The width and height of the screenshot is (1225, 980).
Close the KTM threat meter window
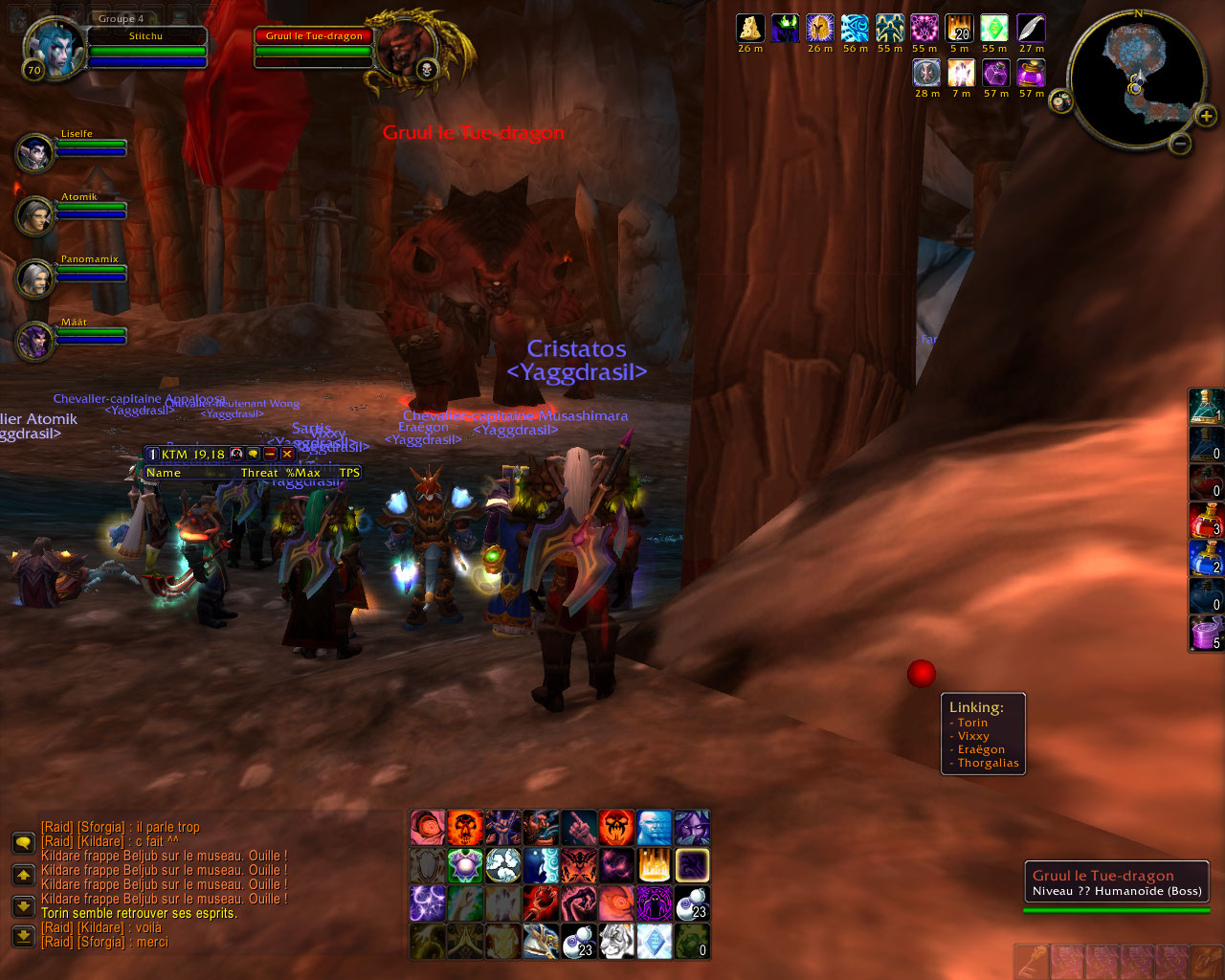pos(286,455)
